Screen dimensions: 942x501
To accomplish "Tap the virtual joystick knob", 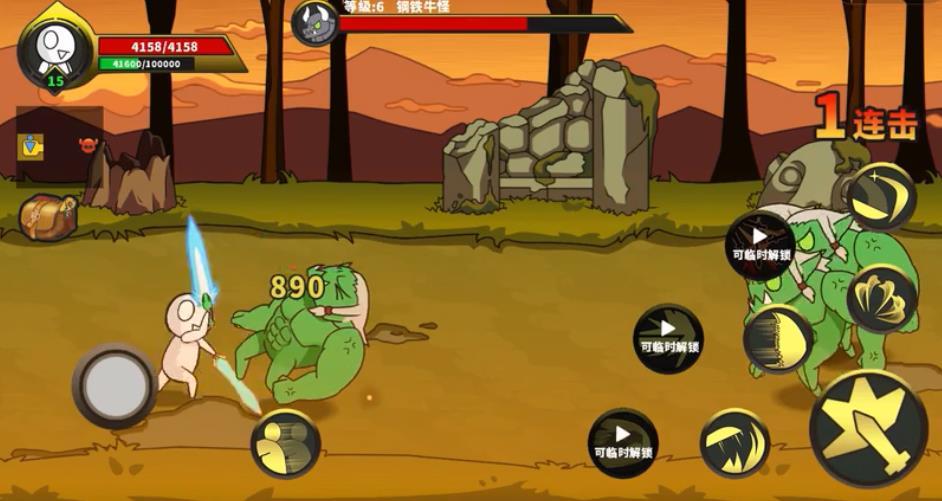I will click(114, 385).
